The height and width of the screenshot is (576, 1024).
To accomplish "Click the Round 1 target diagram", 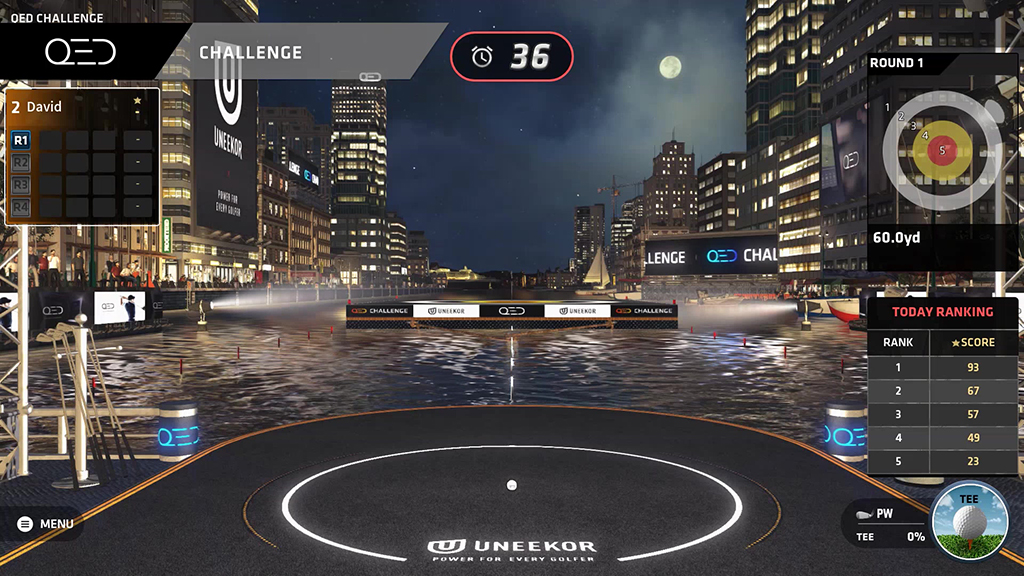I will coord(938,151).
